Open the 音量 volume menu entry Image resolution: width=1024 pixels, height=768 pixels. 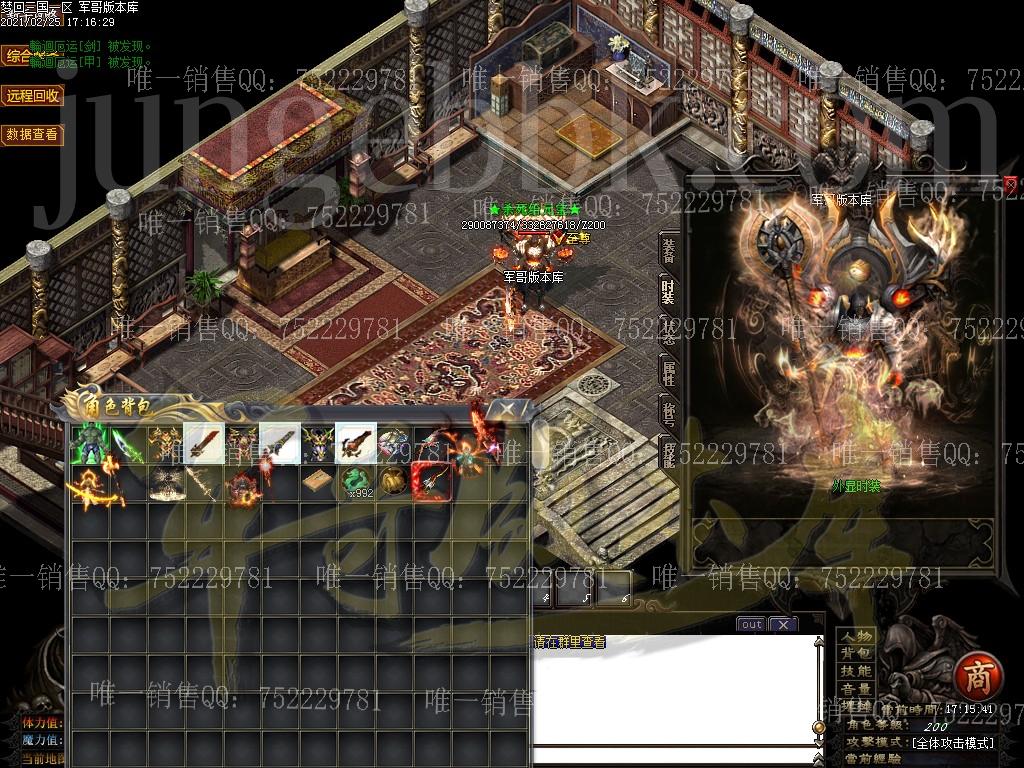pos(856,689)
